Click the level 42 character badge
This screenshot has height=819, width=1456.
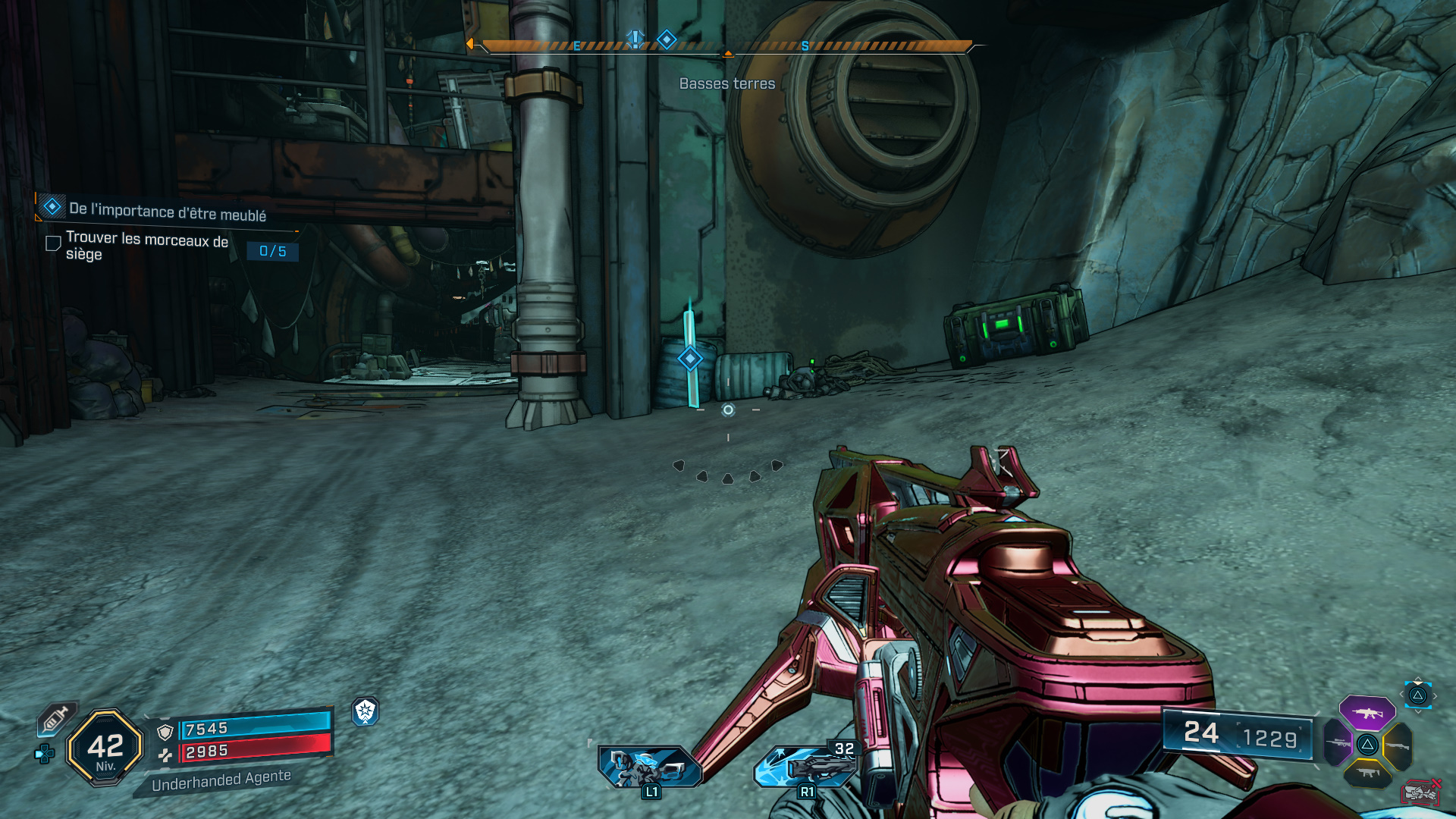tap(105, 748)
